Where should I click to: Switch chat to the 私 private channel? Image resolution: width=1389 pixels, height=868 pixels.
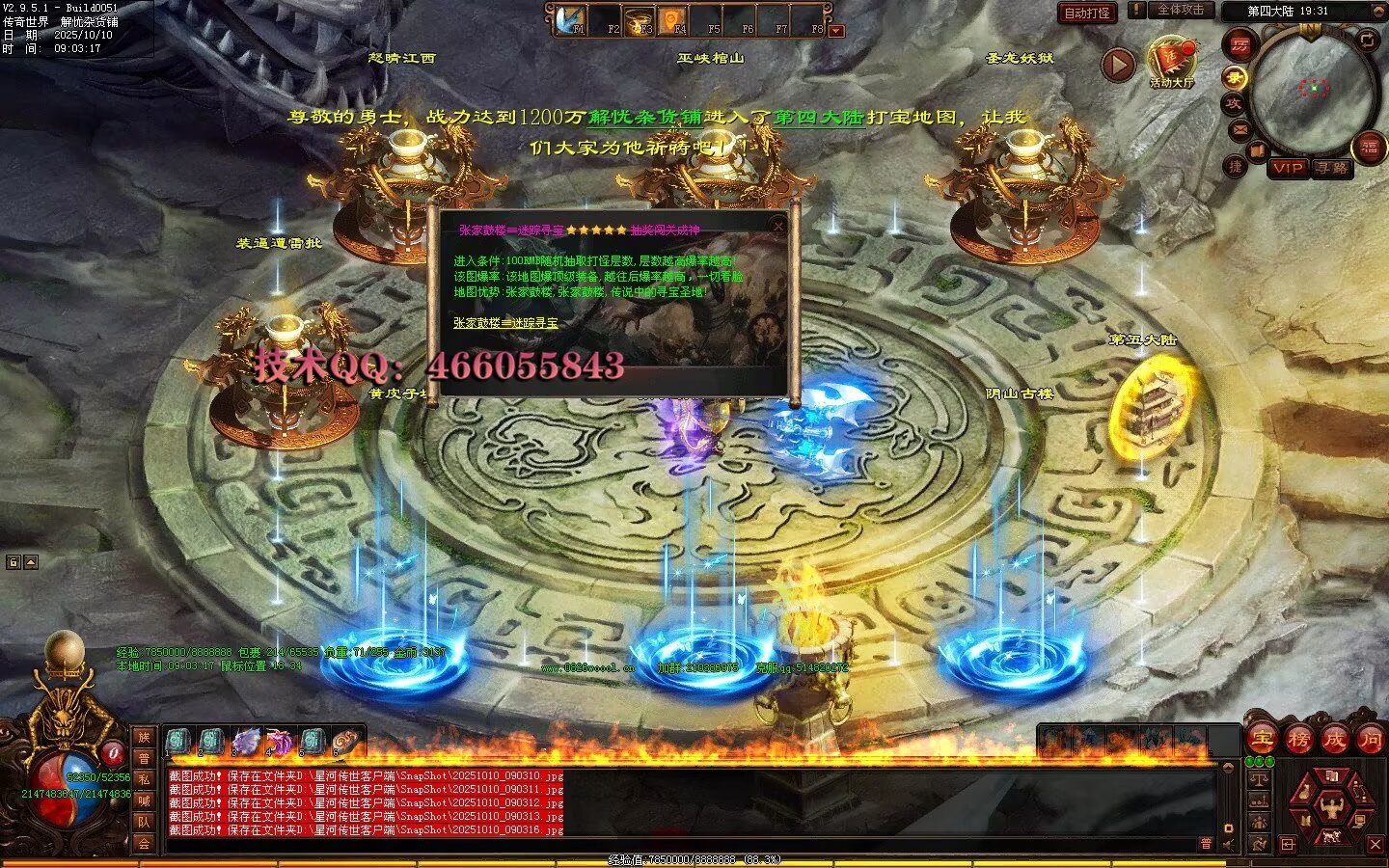click(144, 779)
